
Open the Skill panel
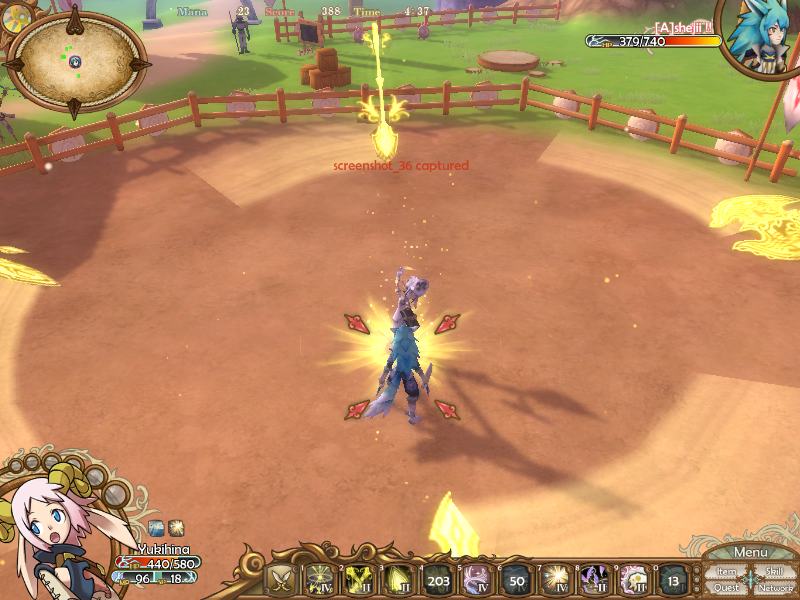[x=774, y=571]
